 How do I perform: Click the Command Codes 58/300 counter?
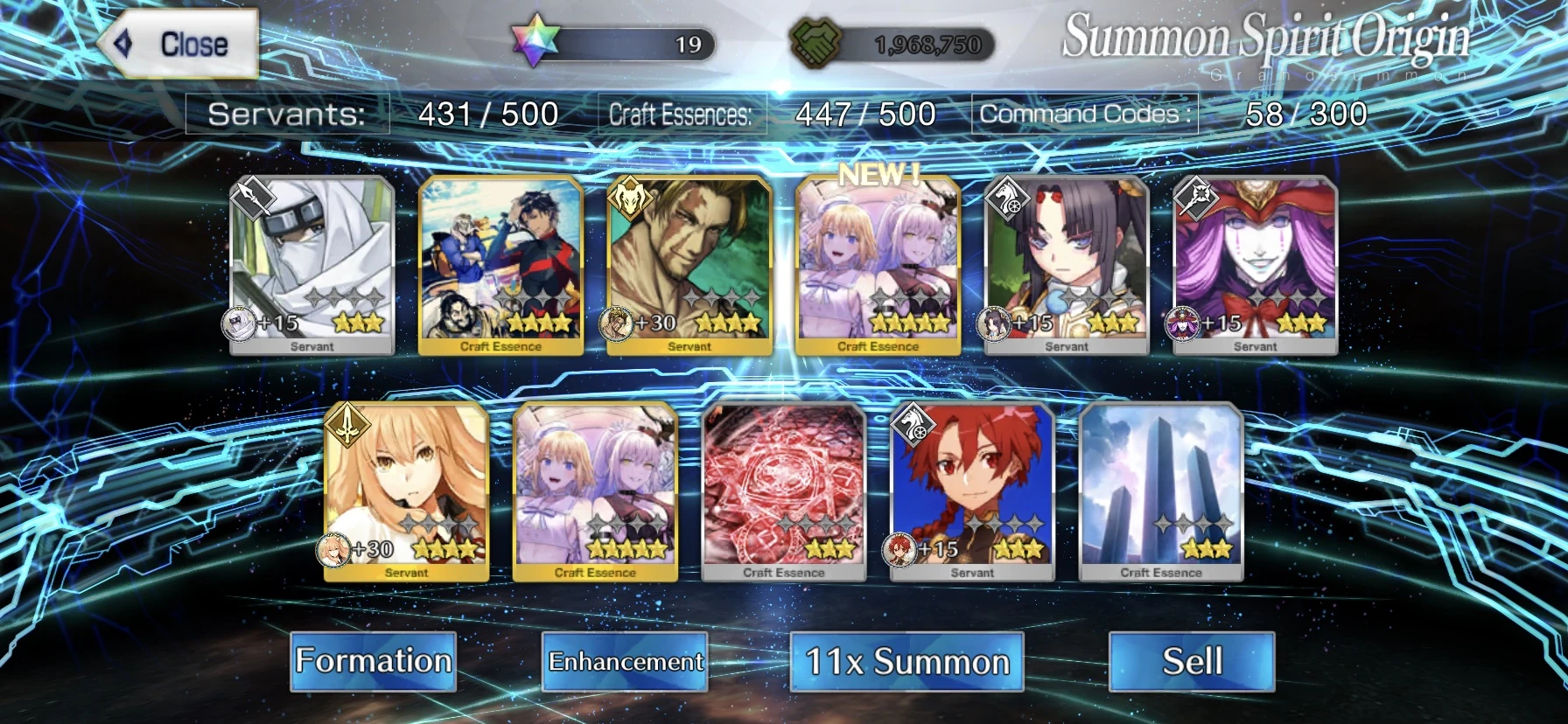1305,113
